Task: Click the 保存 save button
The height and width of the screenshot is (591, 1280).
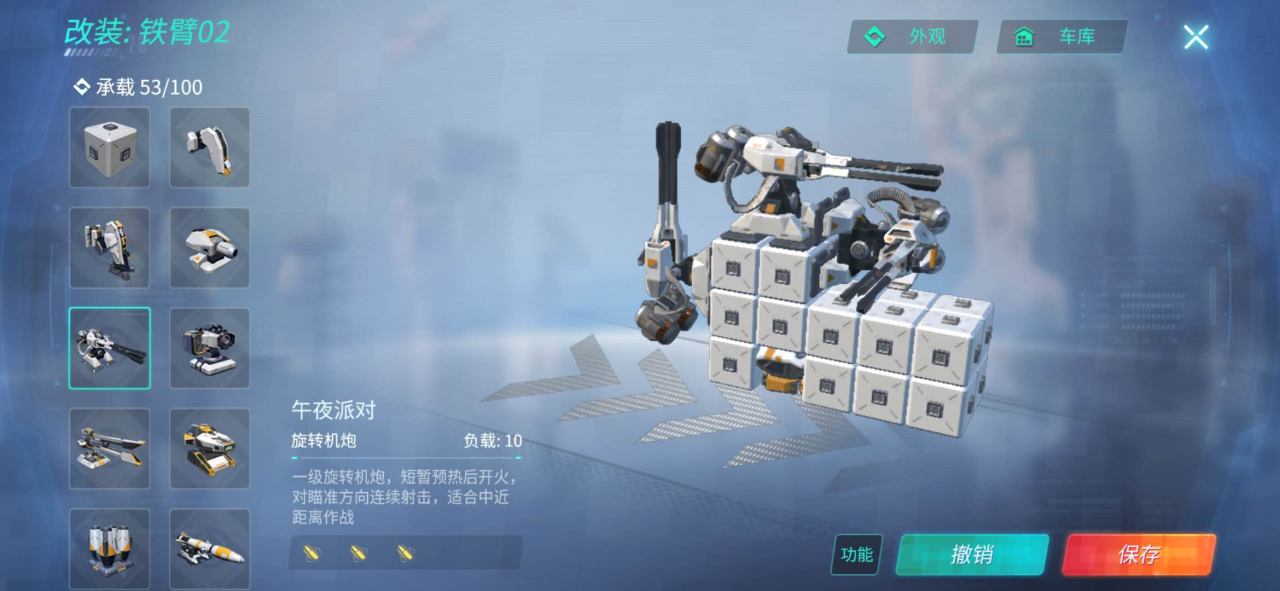Action: click(x=1138, y=555)
